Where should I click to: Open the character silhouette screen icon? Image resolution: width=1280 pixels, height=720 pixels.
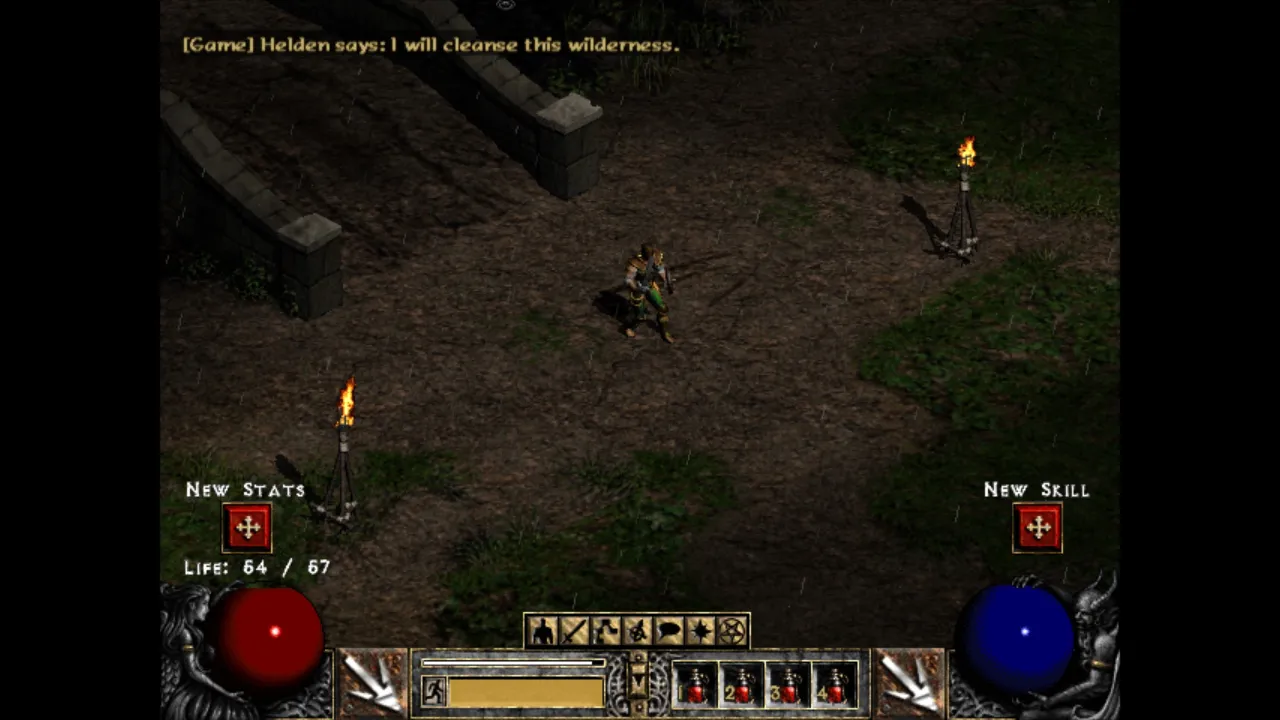(x=543, y=631)
